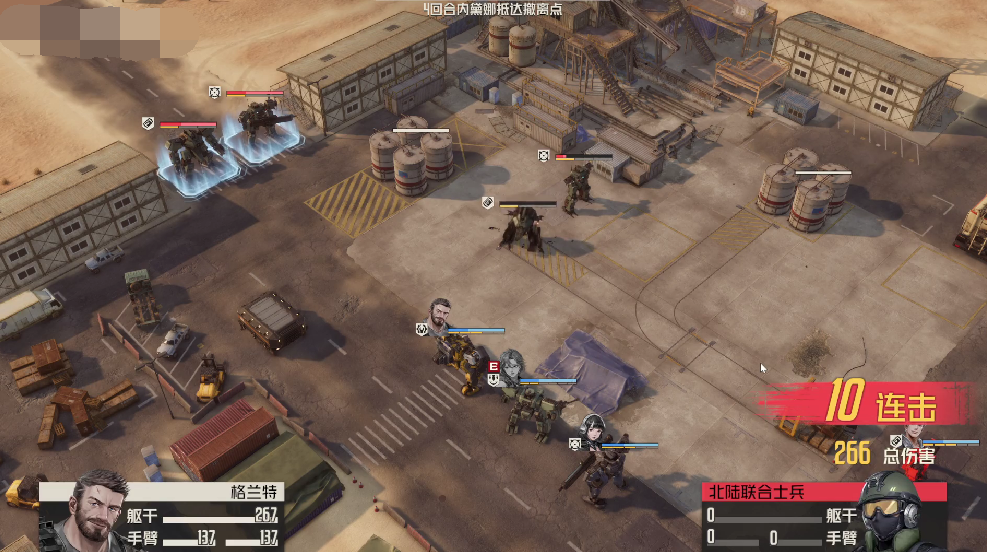
Task: Select the gray-haired pilot unit portrait
Action: (x=512, y=366)
